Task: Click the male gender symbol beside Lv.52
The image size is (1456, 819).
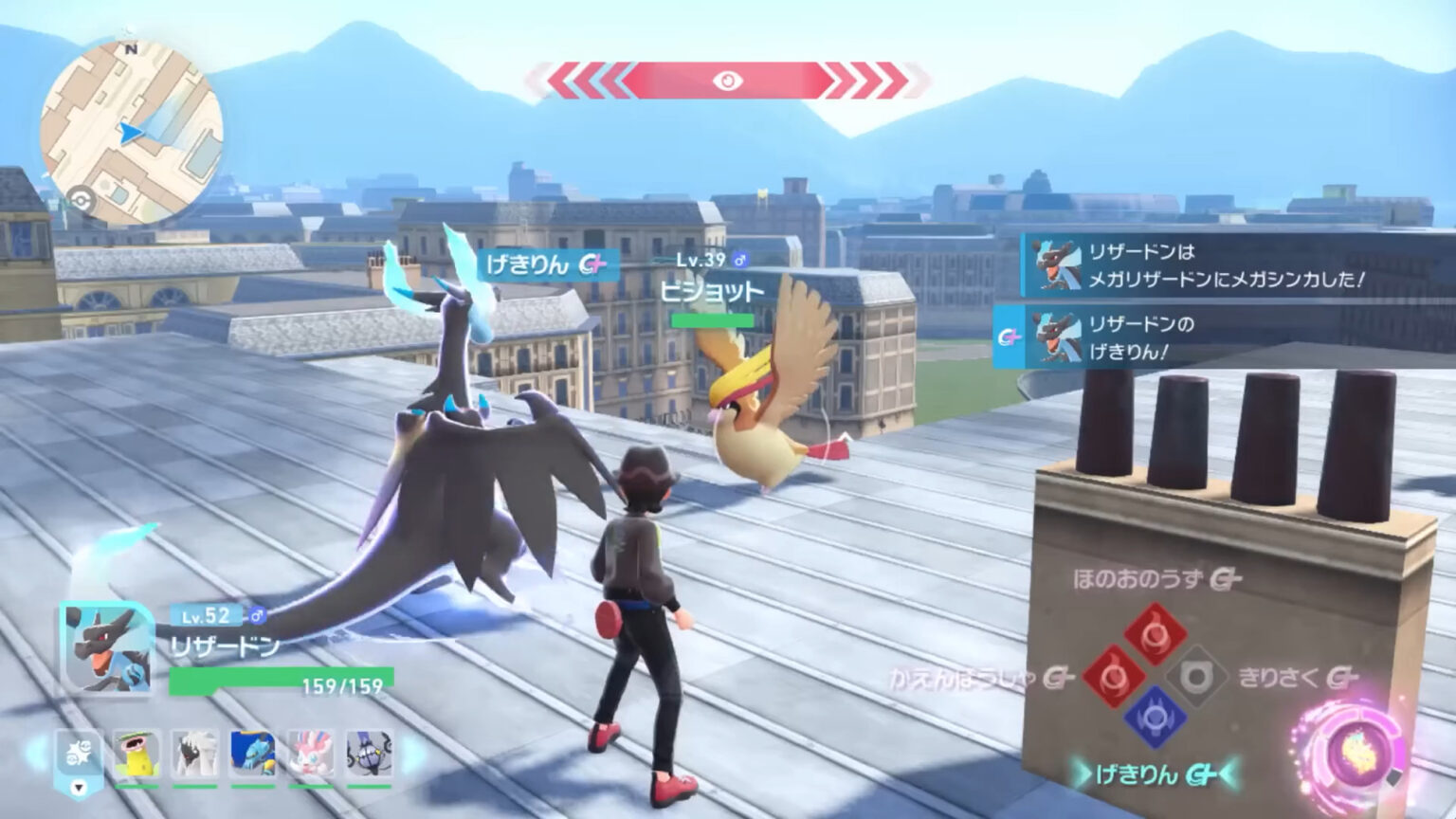Action: 258,615
